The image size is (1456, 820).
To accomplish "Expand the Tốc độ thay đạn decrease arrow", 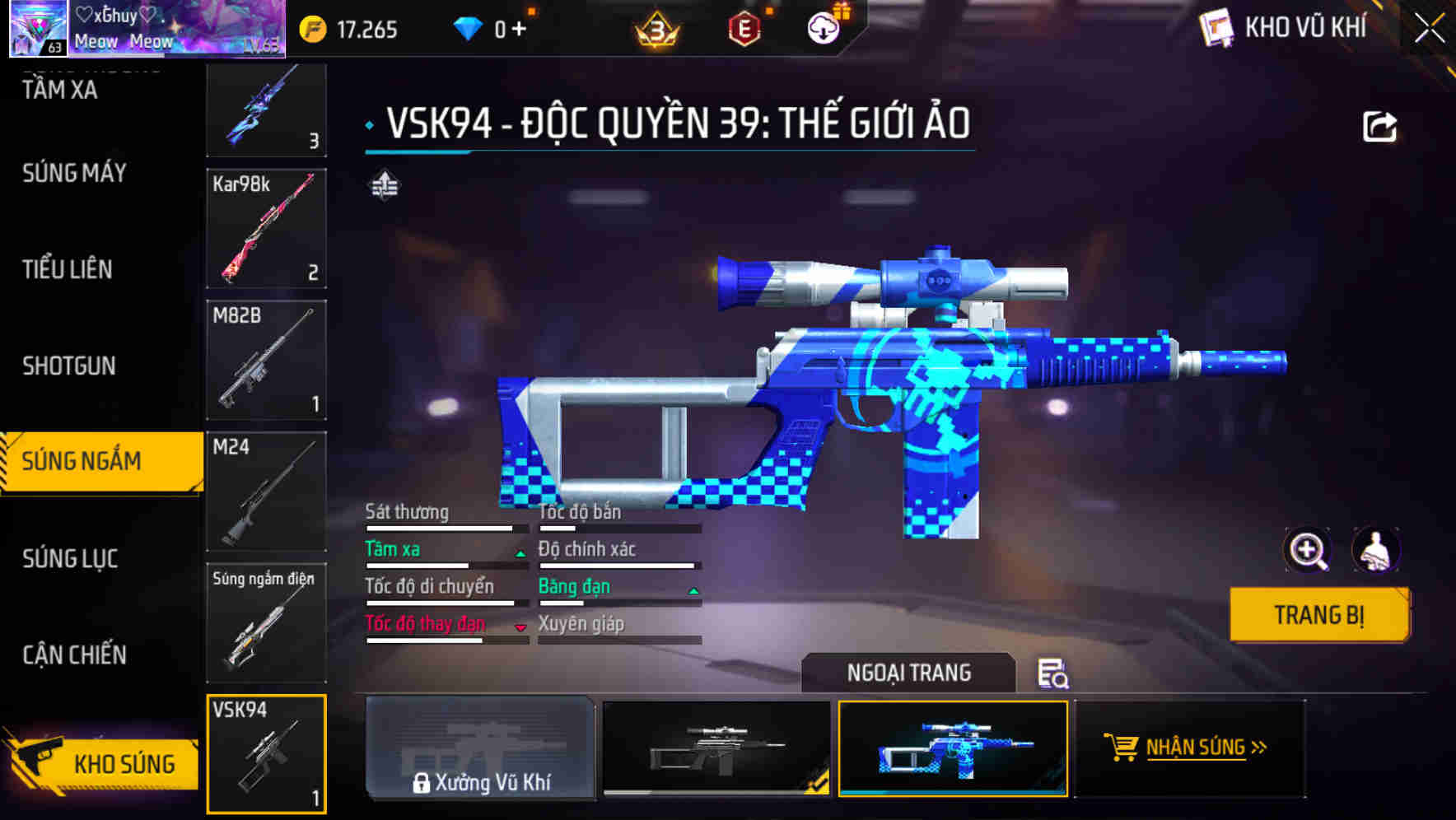I will tap(520, 628).
